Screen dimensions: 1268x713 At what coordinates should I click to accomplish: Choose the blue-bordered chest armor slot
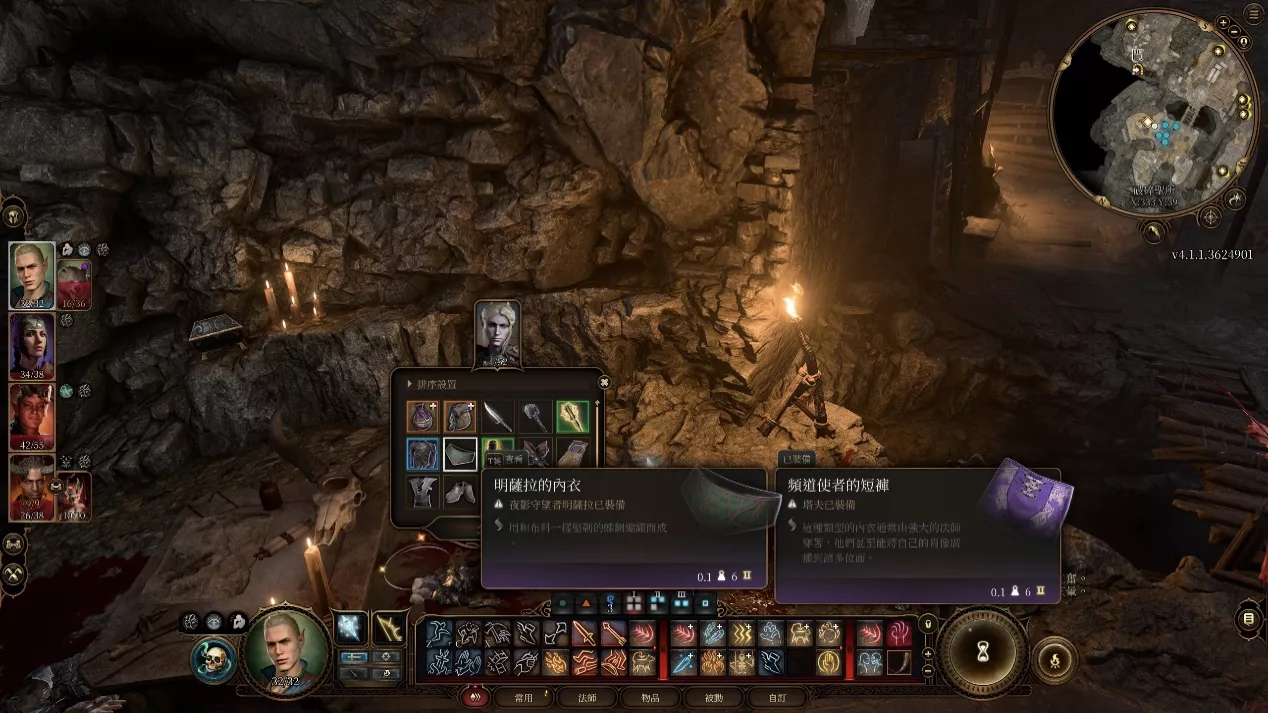[423, 454]
